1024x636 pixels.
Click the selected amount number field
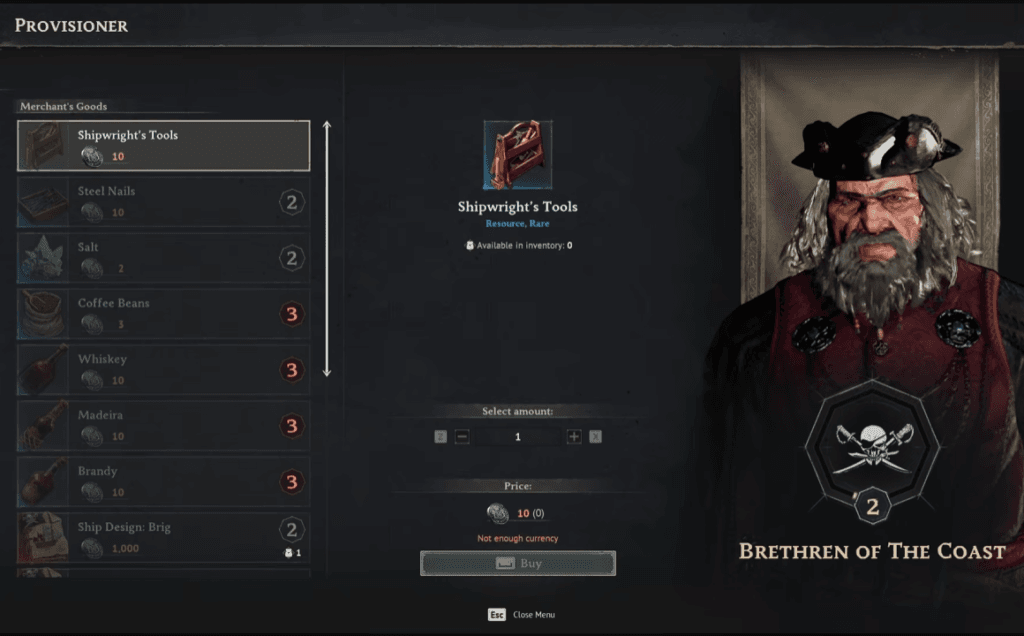click(518, 437)
